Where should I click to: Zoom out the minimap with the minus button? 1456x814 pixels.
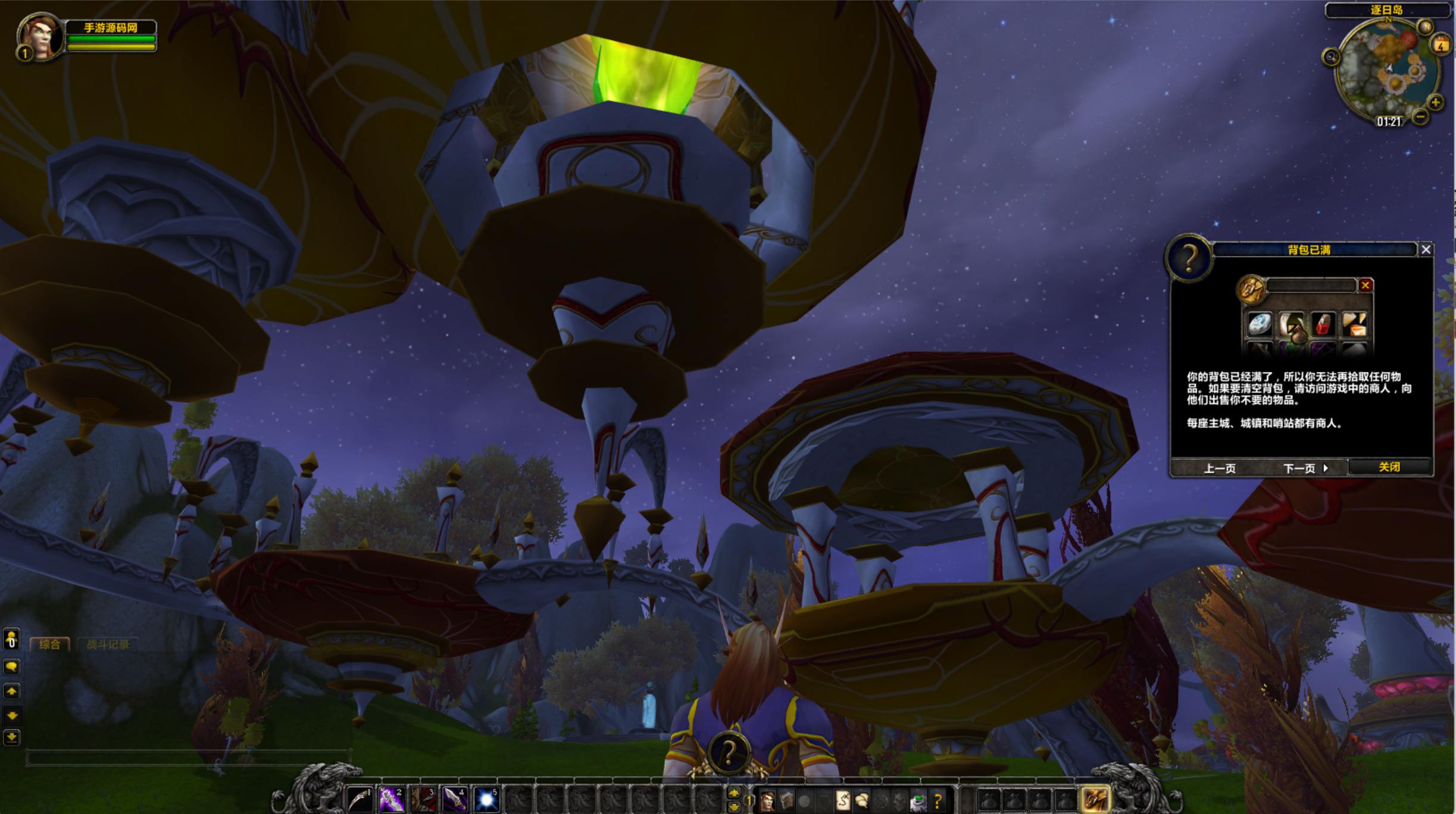[x=1420, y=117]
